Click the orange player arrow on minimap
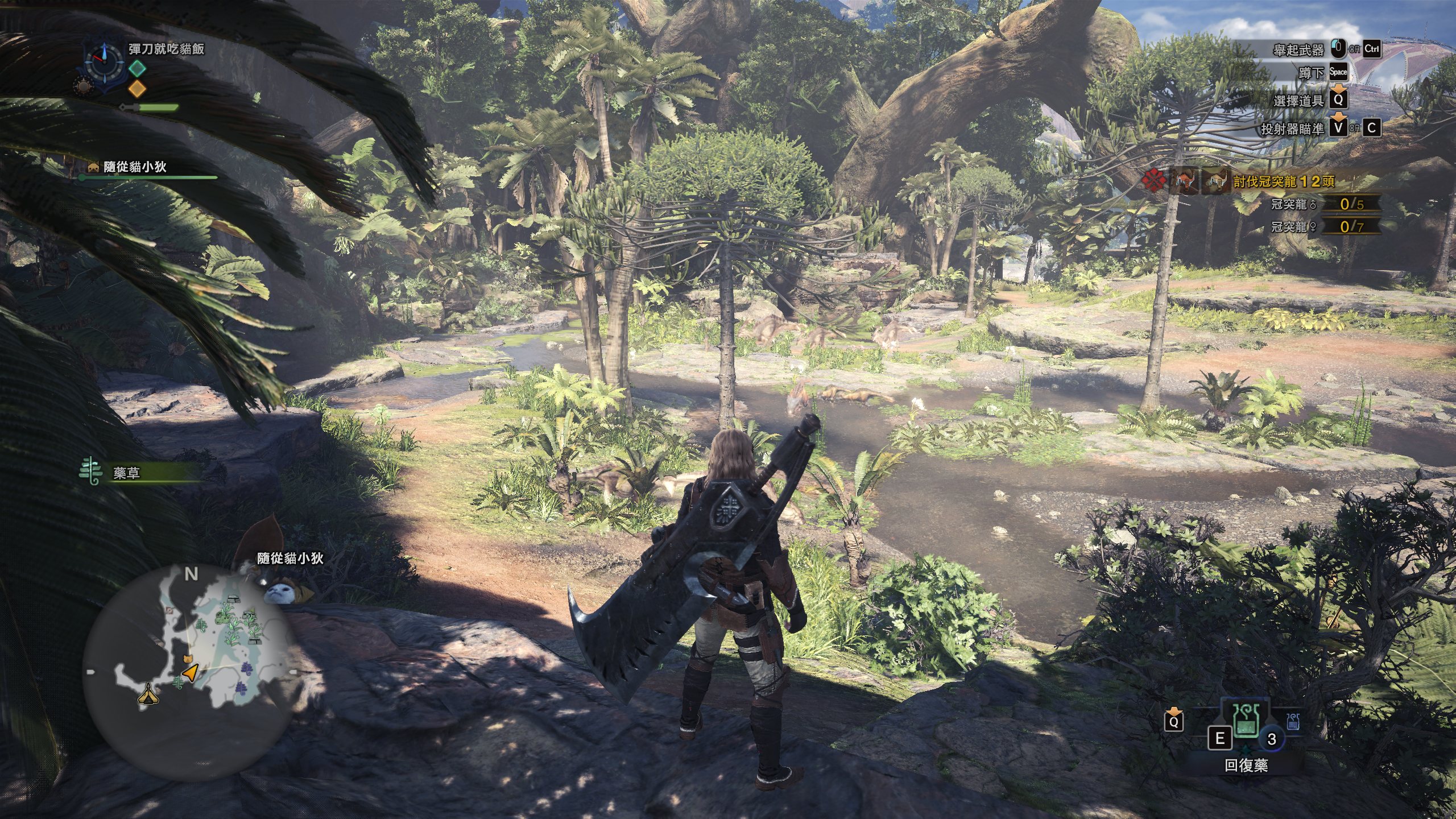This screenshot has width=1456, height=819. coord(192,673)
